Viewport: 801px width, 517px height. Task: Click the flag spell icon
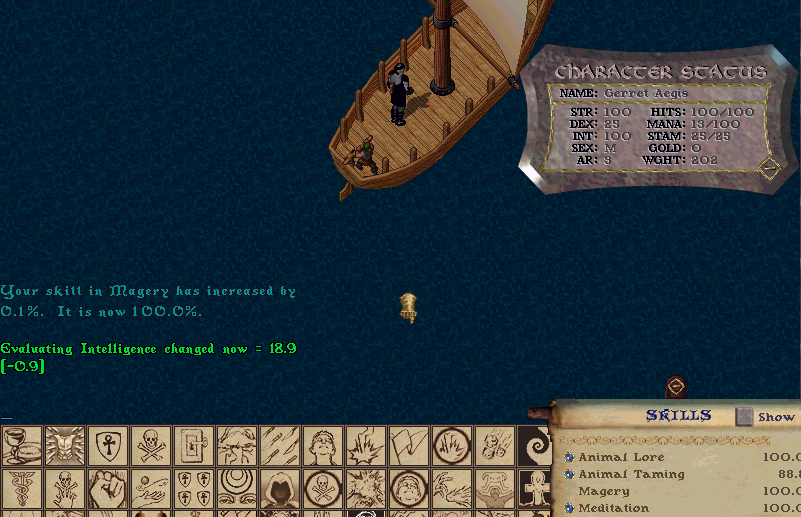pyautogui.click(x=408, y=445)
